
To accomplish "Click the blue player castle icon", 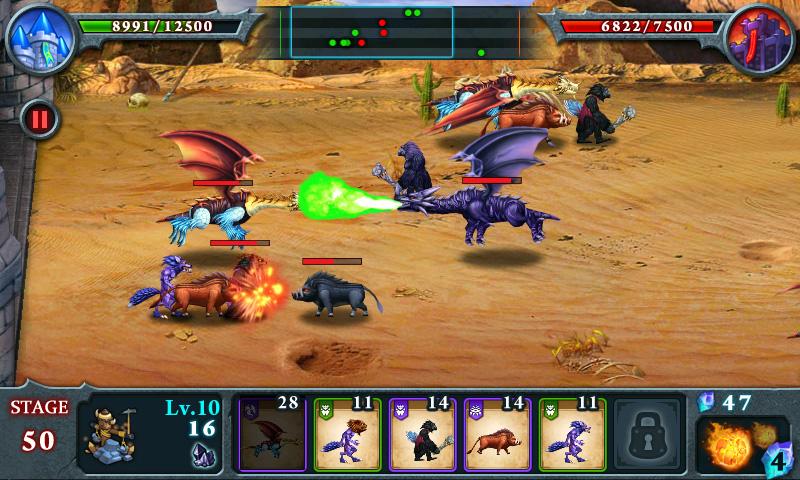I will 38,36.
